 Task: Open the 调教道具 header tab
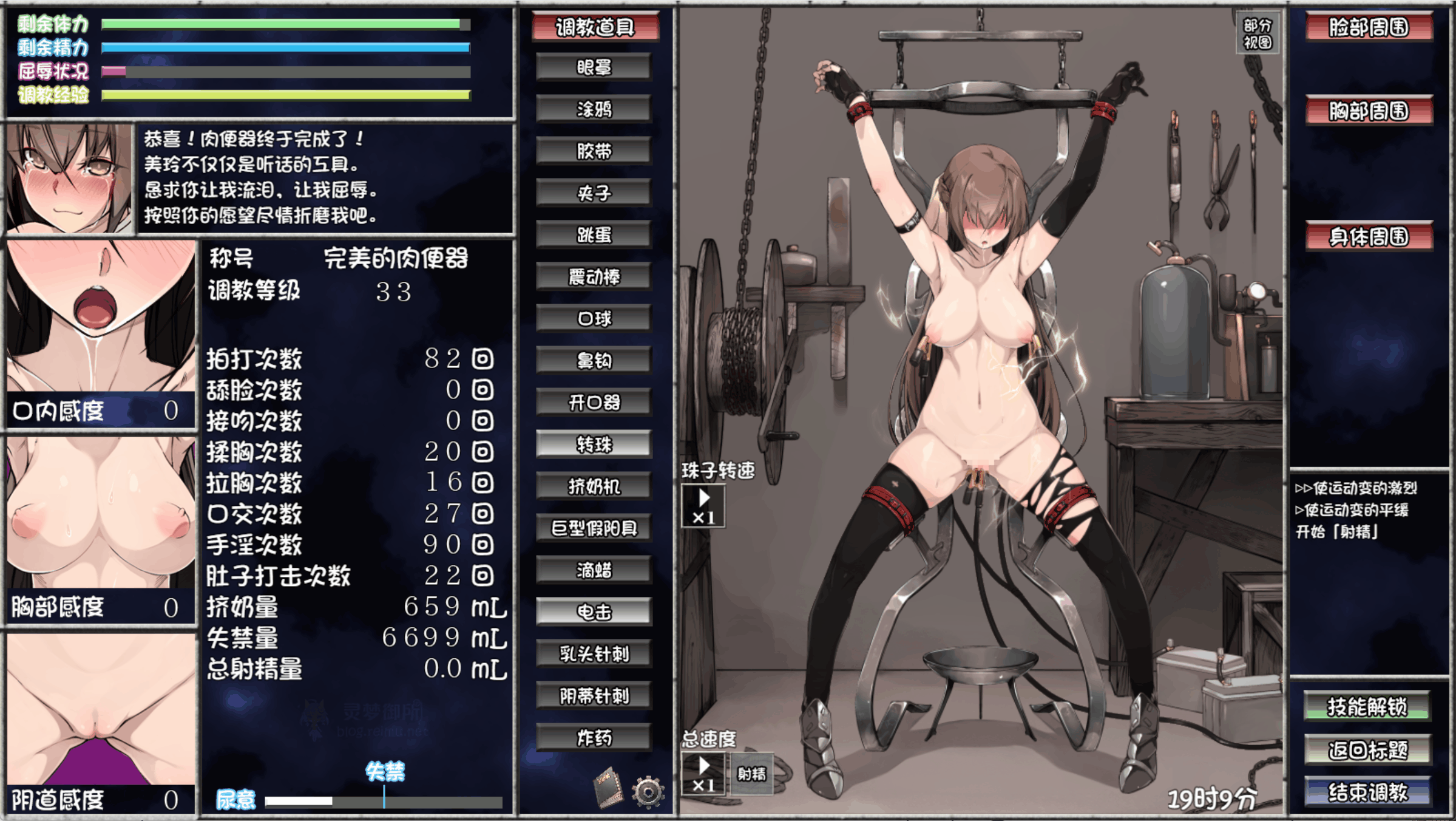tap(595, 27)
